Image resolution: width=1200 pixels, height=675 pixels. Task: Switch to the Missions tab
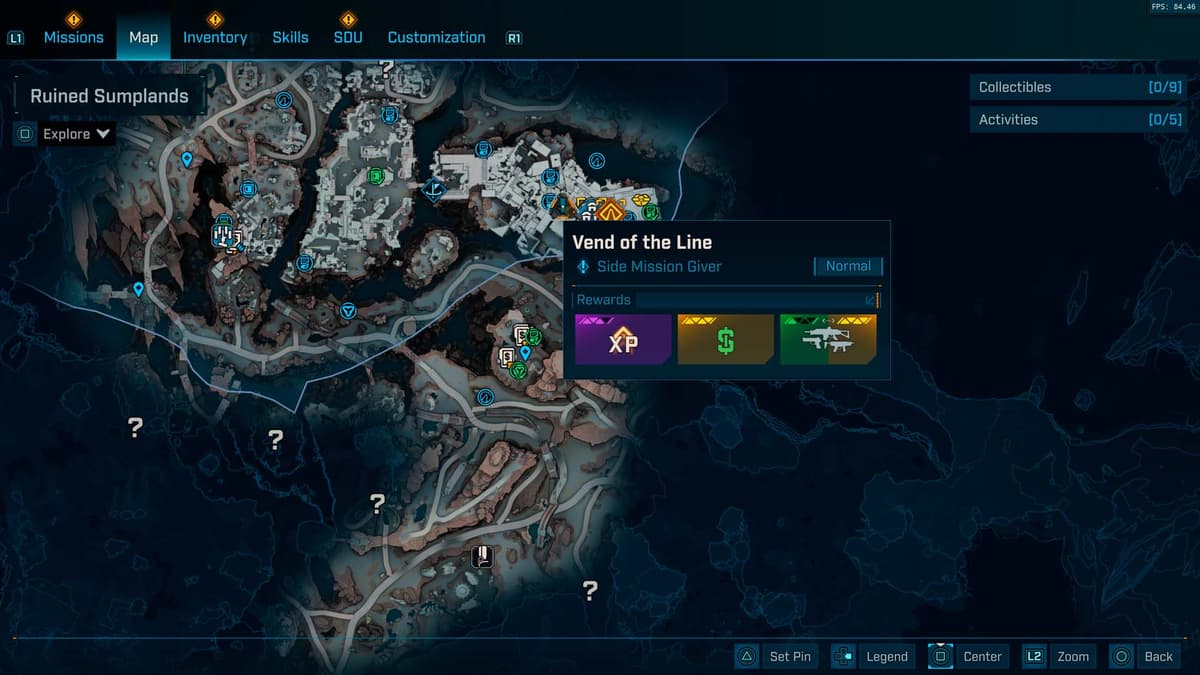coord(73,37)
